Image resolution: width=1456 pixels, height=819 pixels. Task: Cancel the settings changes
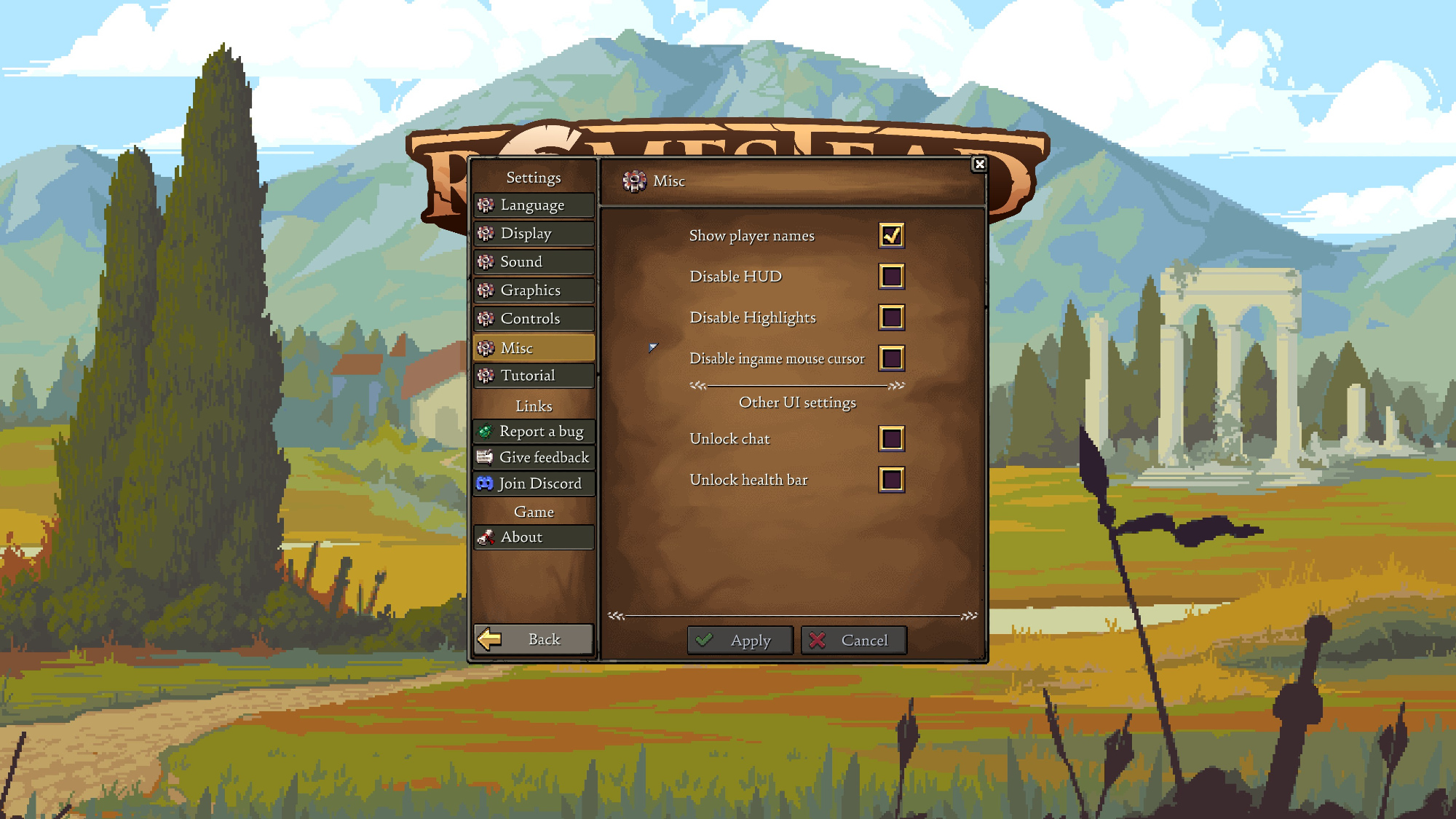(x=853, y=641)
